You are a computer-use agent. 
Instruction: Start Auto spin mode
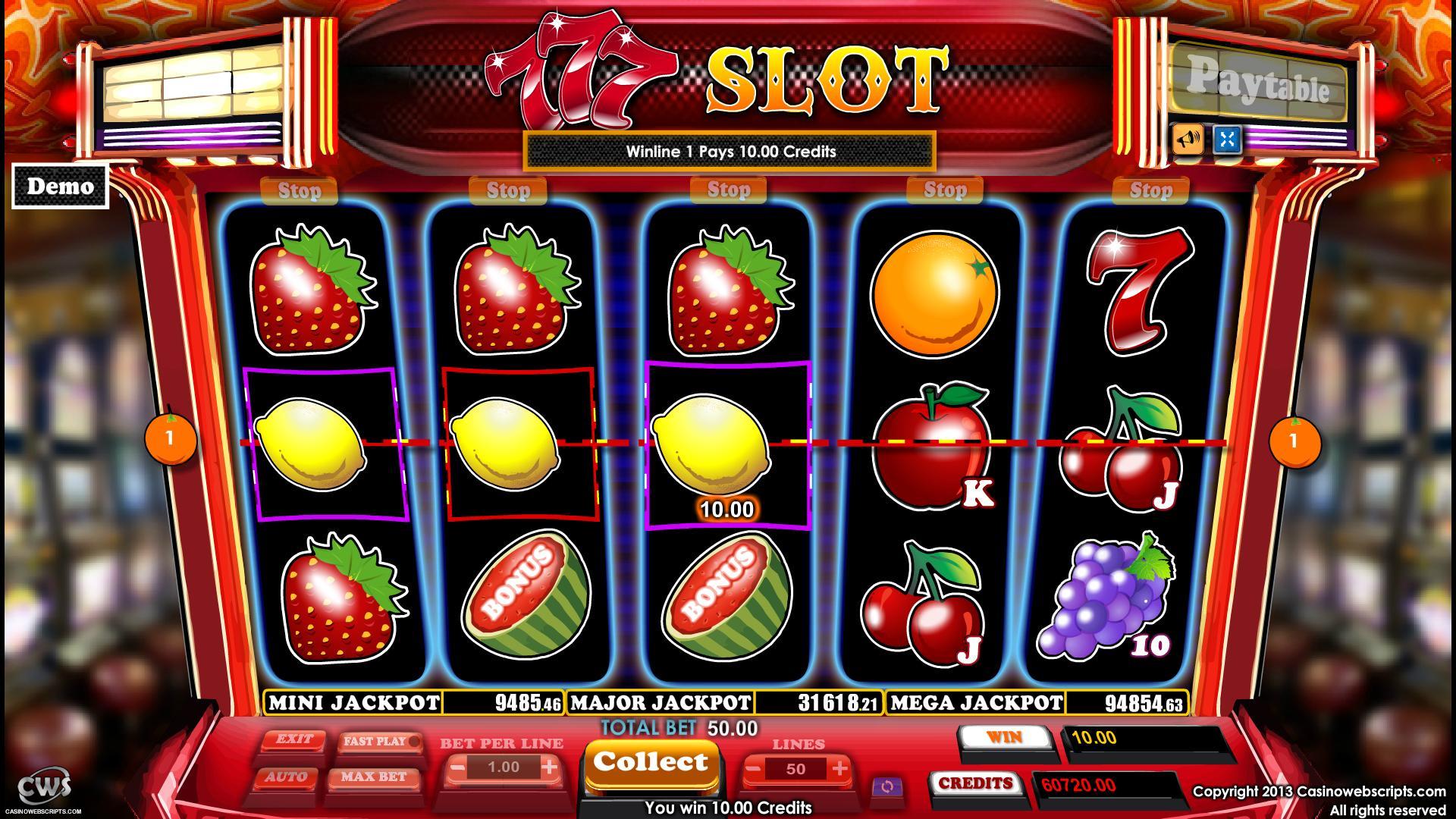pyautogui.click(x=286, y=777)
